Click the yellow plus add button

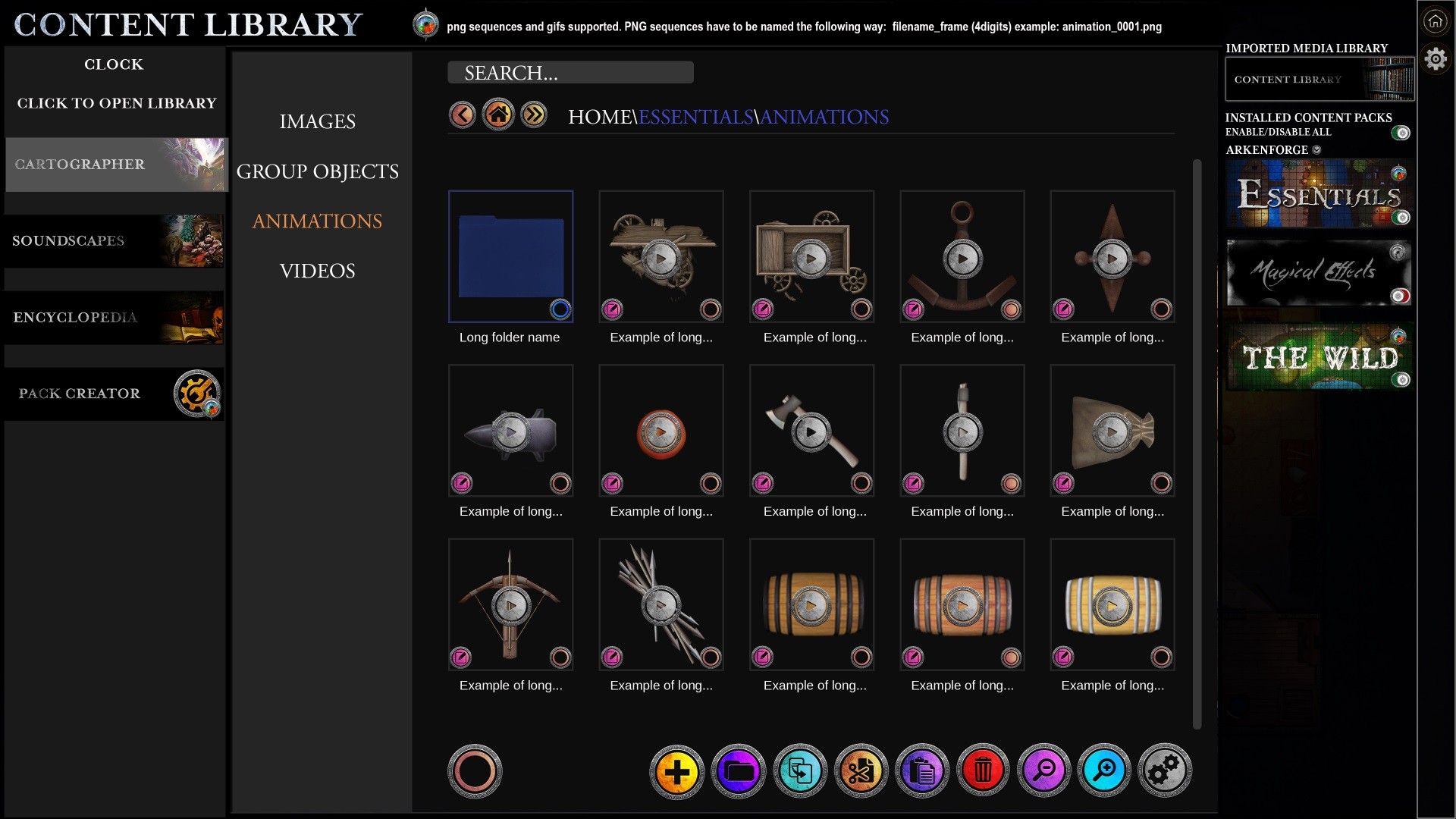point(676,771)
